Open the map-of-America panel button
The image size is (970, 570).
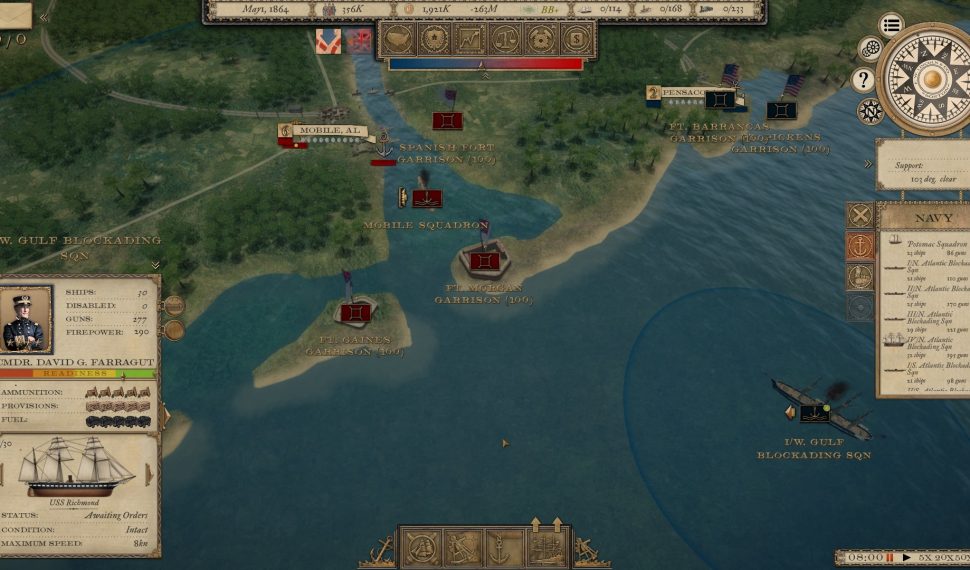[398, 39]
